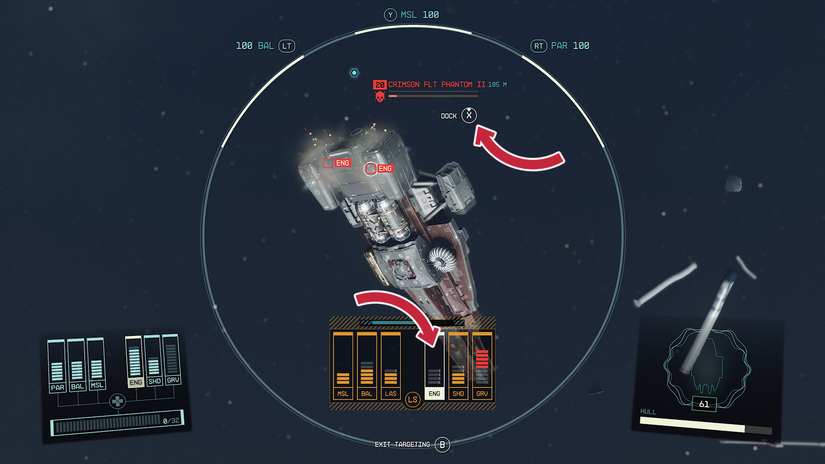Select the PAR power allocation column
The height and width of the screenshot is (464, 825).
(57, 363)
